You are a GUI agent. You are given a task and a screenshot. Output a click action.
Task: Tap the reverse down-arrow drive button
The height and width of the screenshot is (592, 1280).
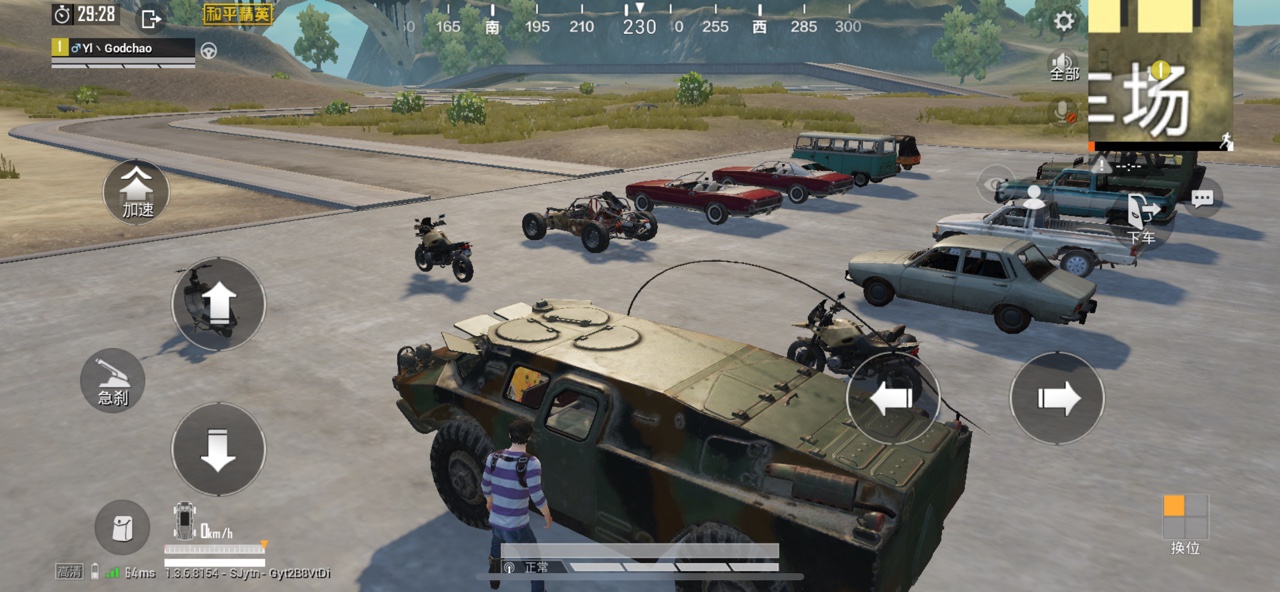(218, 449)
